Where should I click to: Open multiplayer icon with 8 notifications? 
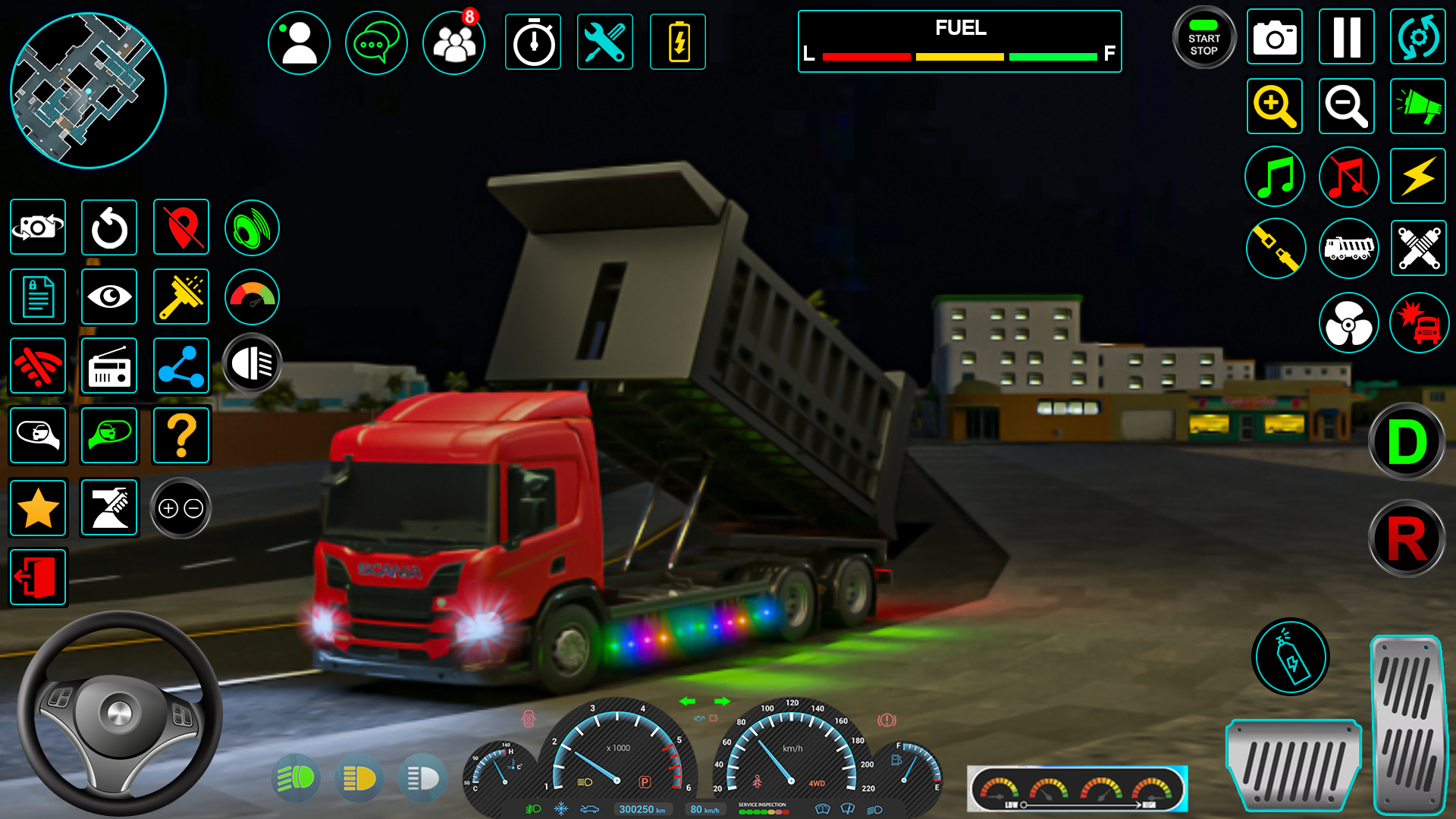(453, 44)
